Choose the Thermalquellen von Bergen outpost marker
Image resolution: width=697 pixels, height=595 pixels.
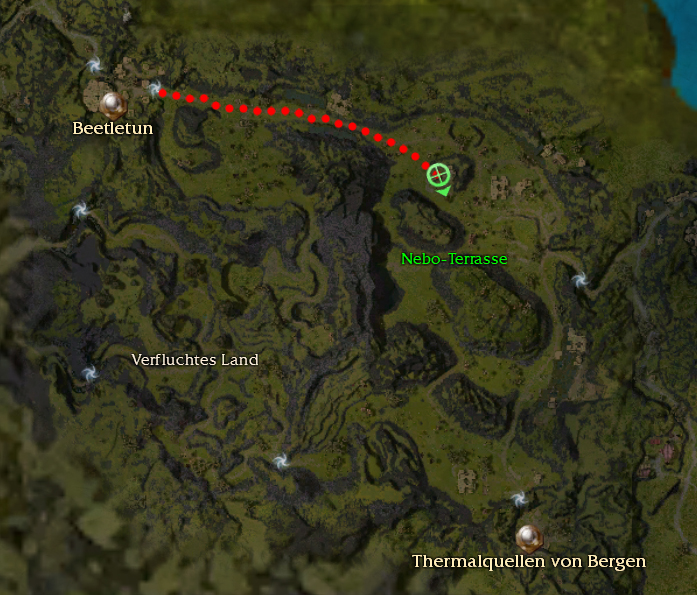[528, 536]
